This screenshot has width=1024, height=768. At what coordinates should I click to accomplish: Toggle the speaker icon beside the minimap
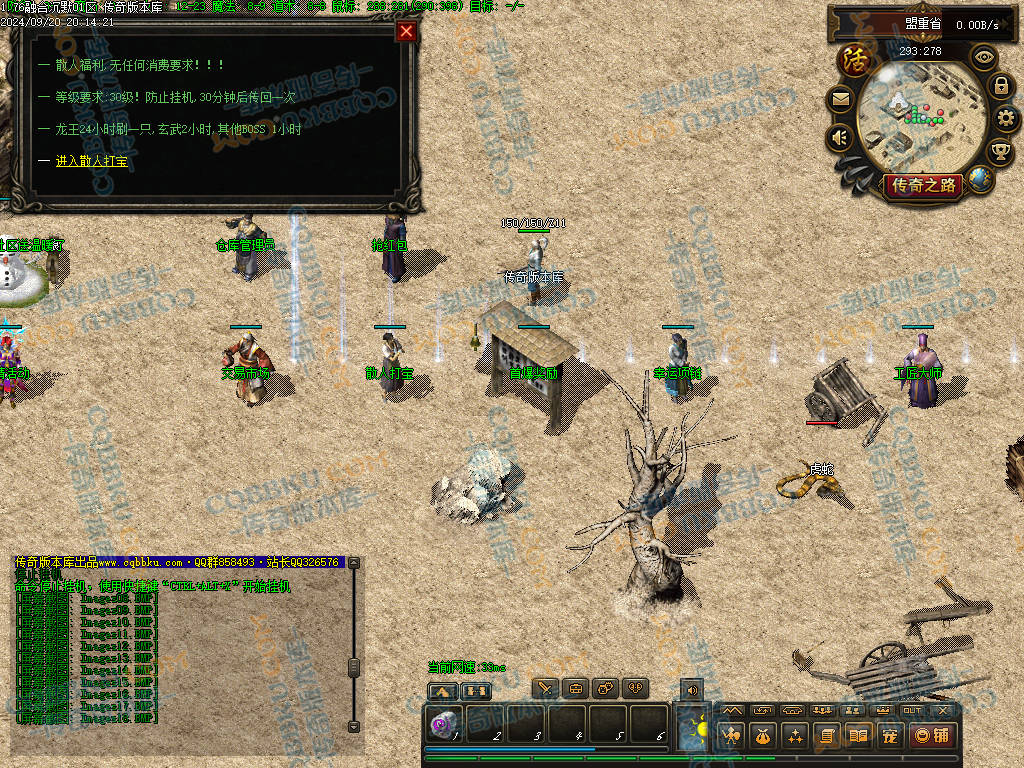click(x=840, y=137)
